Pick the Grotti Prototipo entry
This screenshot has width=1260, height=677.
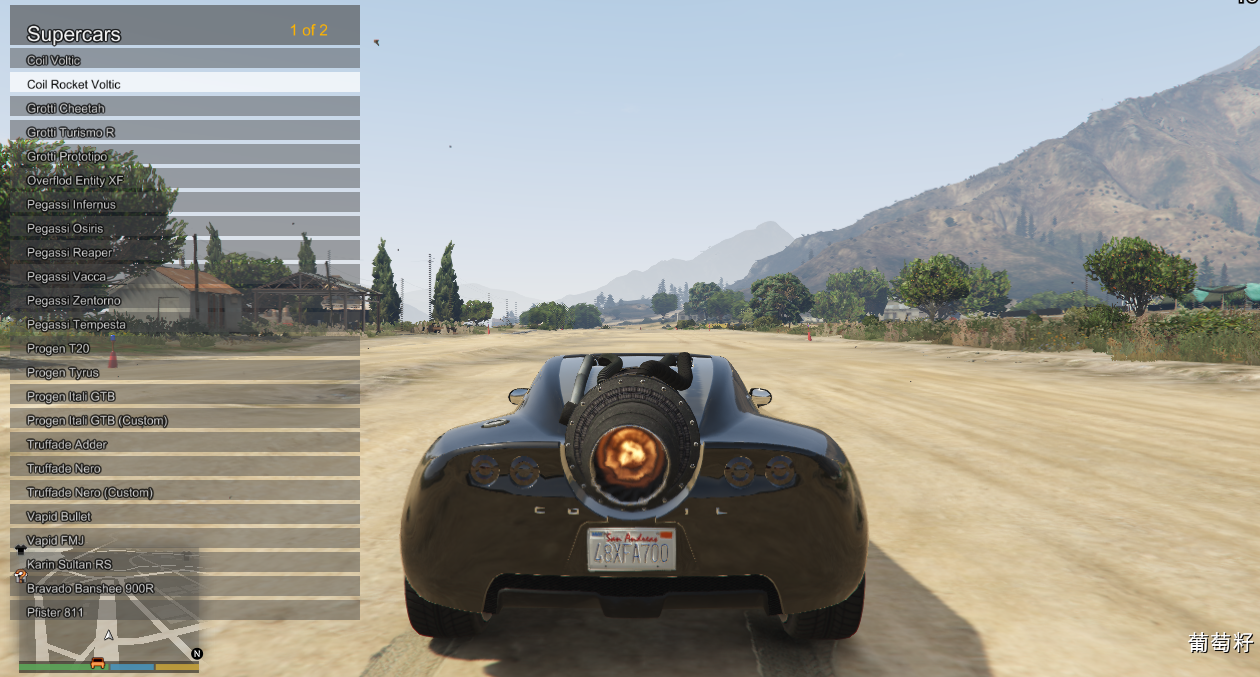click(185, 156)
